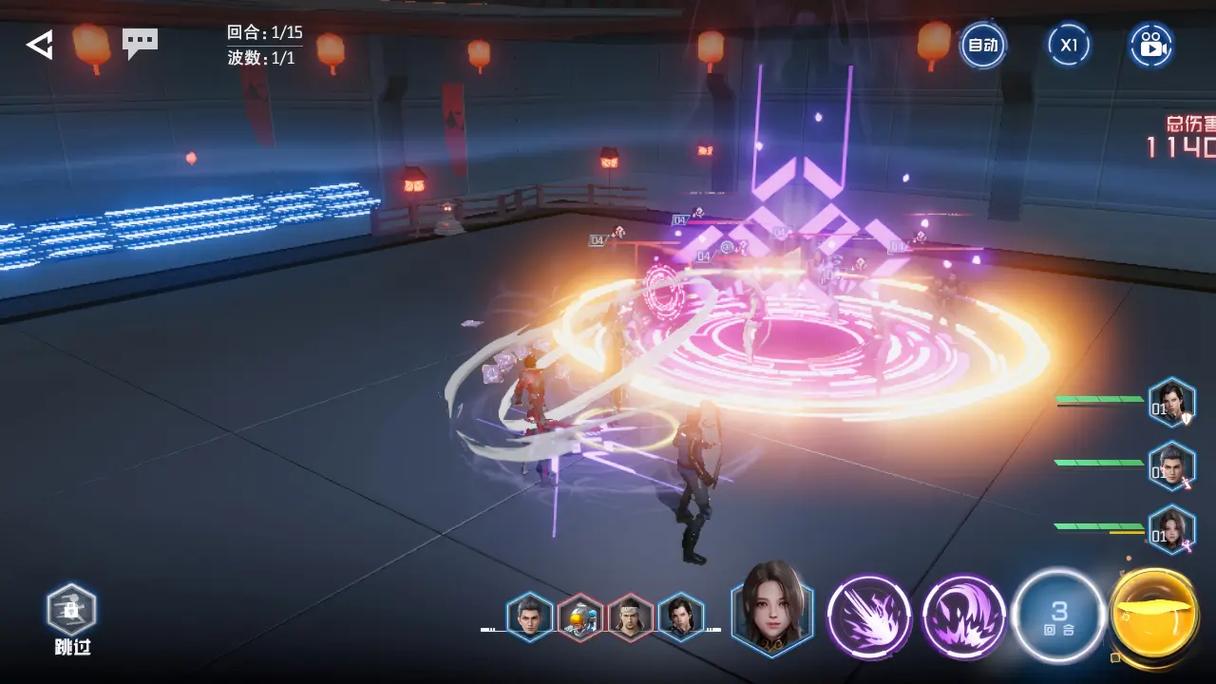Screen dimensions: 1216x684
Task: Open the chat speech bubble
Action: (140, 43)
